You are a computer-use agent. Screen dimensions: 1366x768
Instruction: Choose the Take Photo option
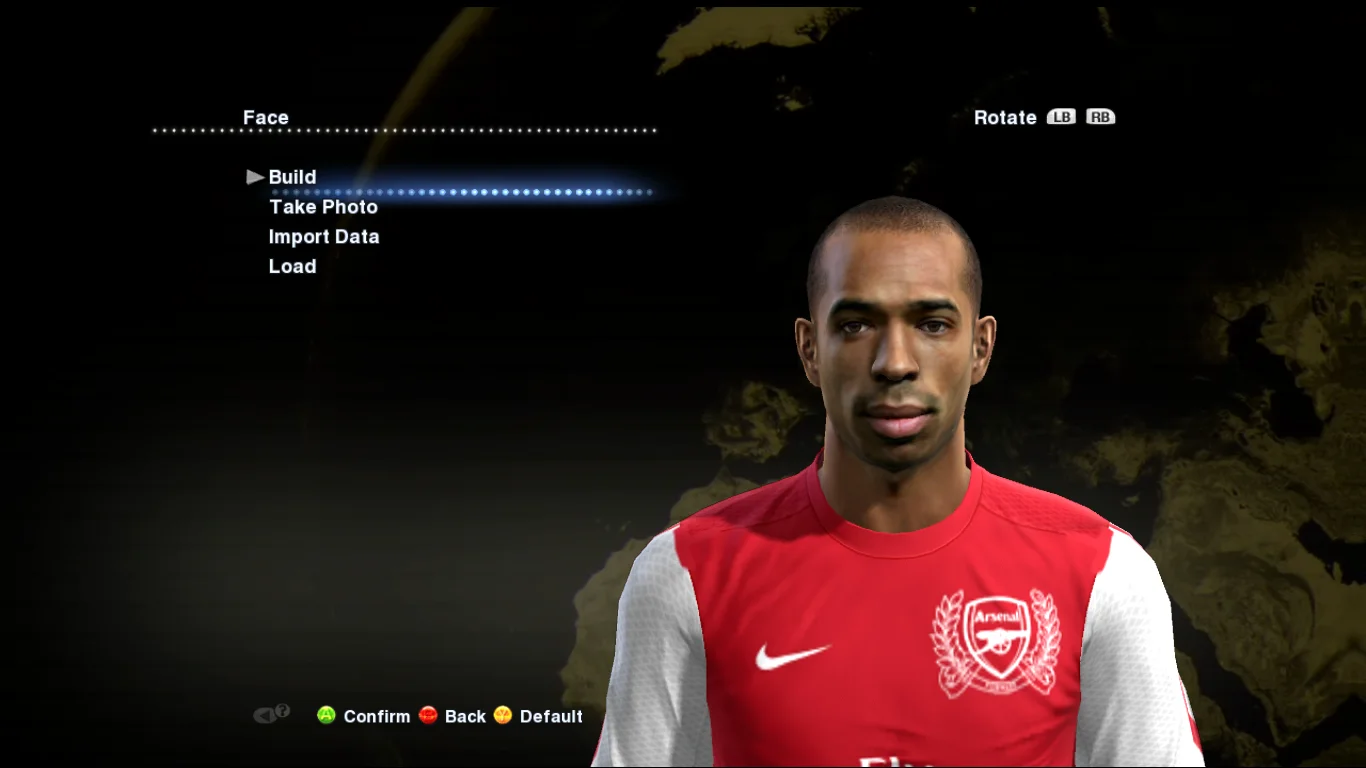(x=323, y=207)
